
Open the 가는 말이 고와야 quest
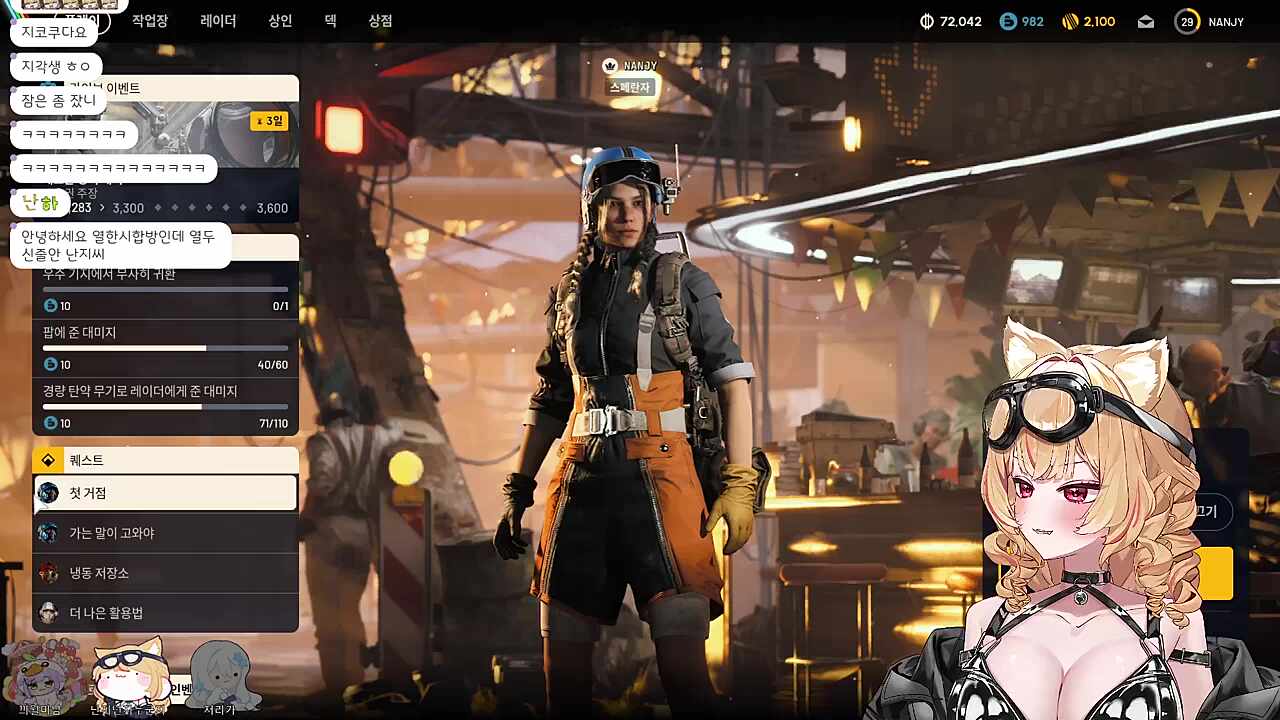(x=166, y=533)
